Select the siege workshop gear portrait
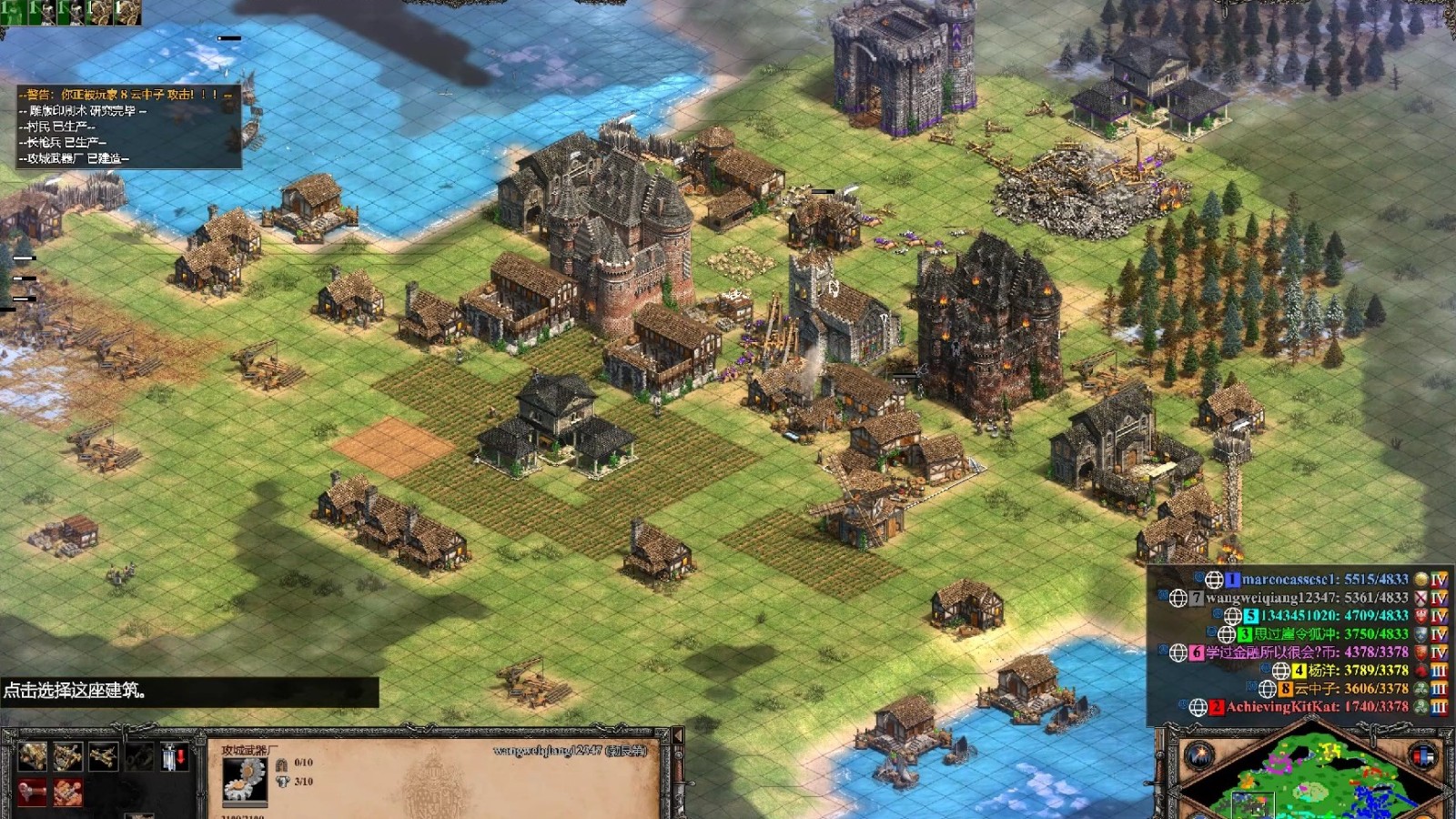 [244, 778]
